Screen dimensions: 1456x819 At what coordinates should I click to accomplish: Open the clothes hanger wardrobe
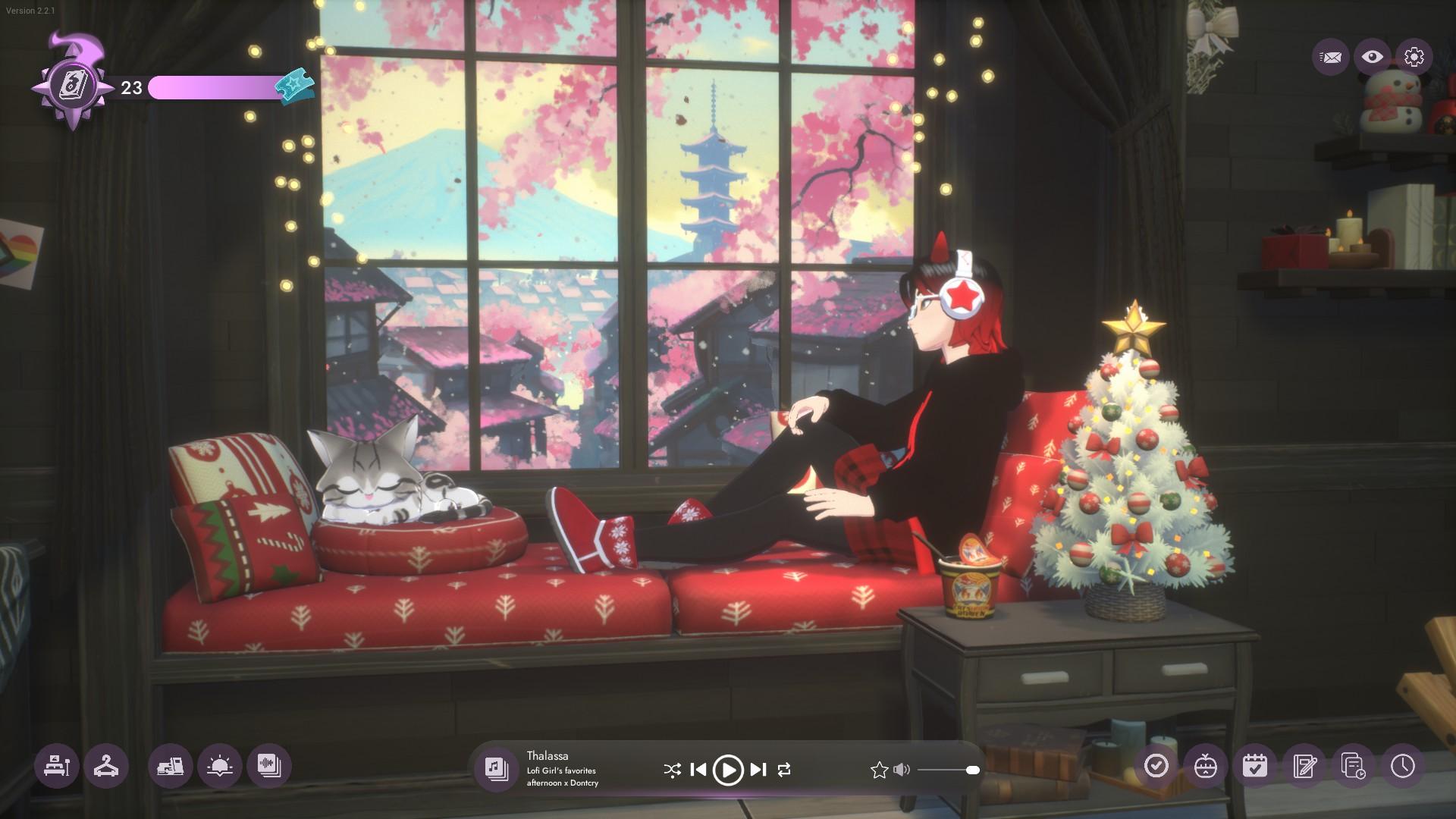[106, 766]
